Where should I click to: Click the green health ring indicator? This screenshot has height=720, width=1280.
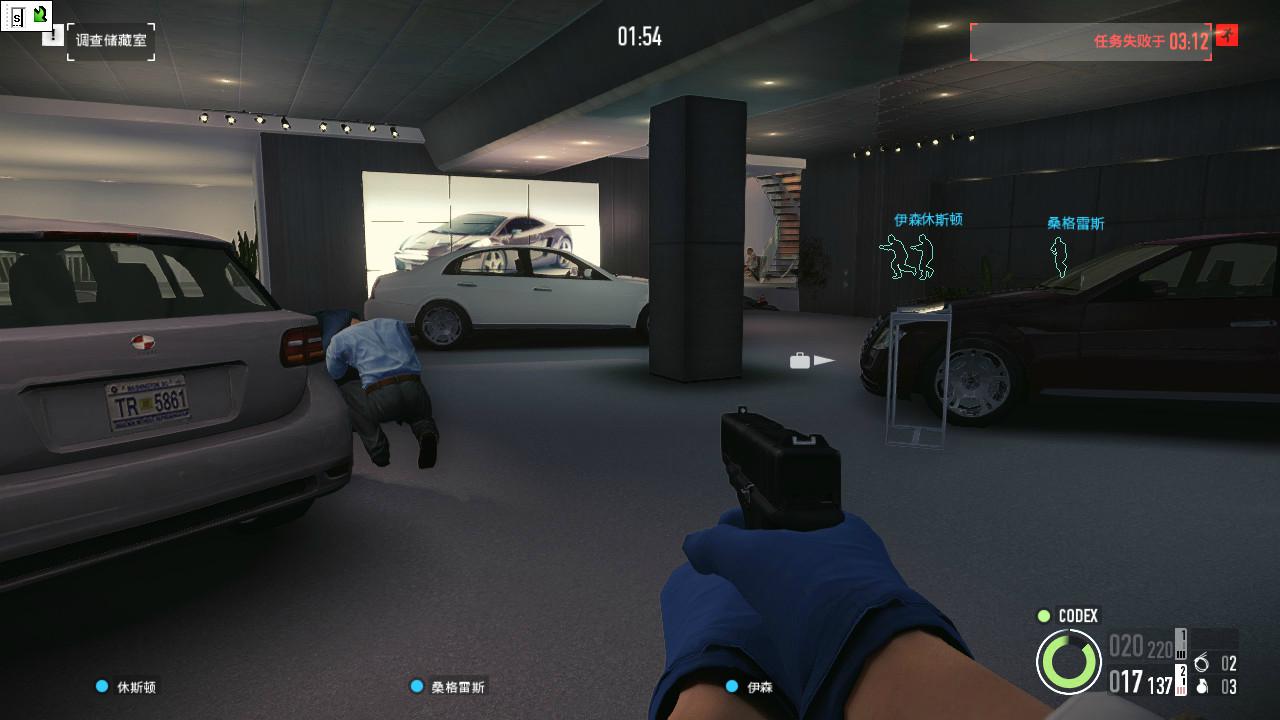tap(1069, 661)
